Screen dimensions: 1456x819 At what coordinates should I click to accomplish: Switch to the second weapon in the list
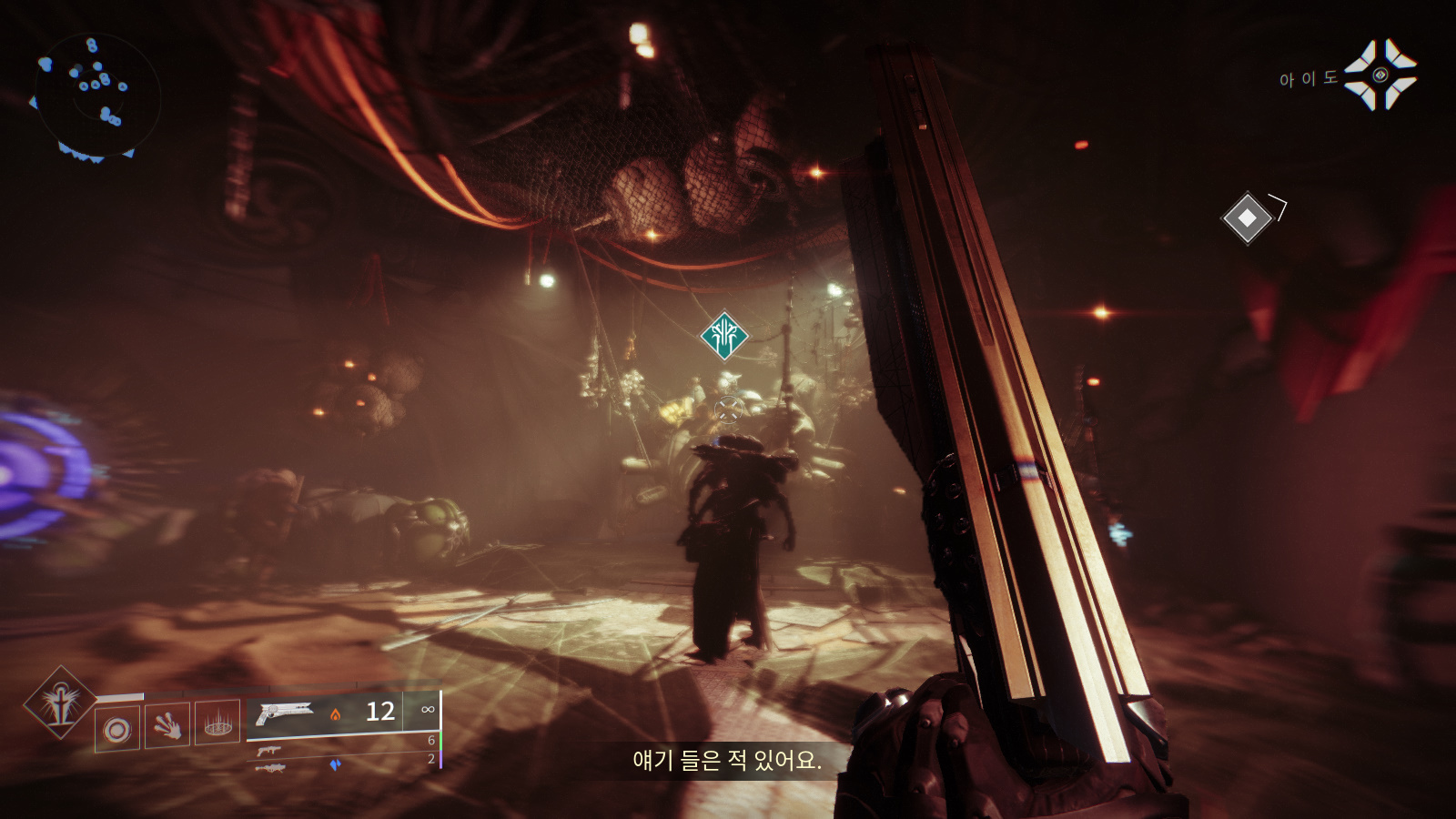pyautogui.click(x=268, y=751)
